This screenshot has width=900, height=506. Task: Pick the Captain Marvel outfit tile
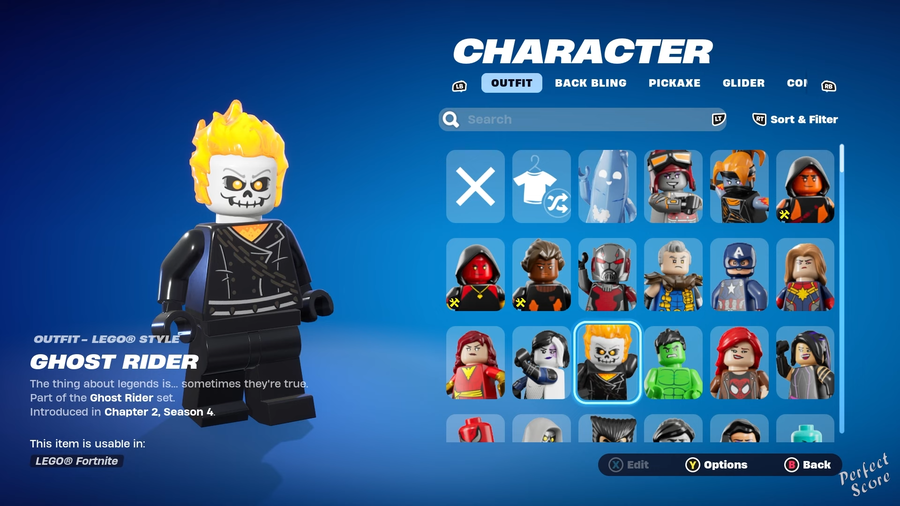805,274
